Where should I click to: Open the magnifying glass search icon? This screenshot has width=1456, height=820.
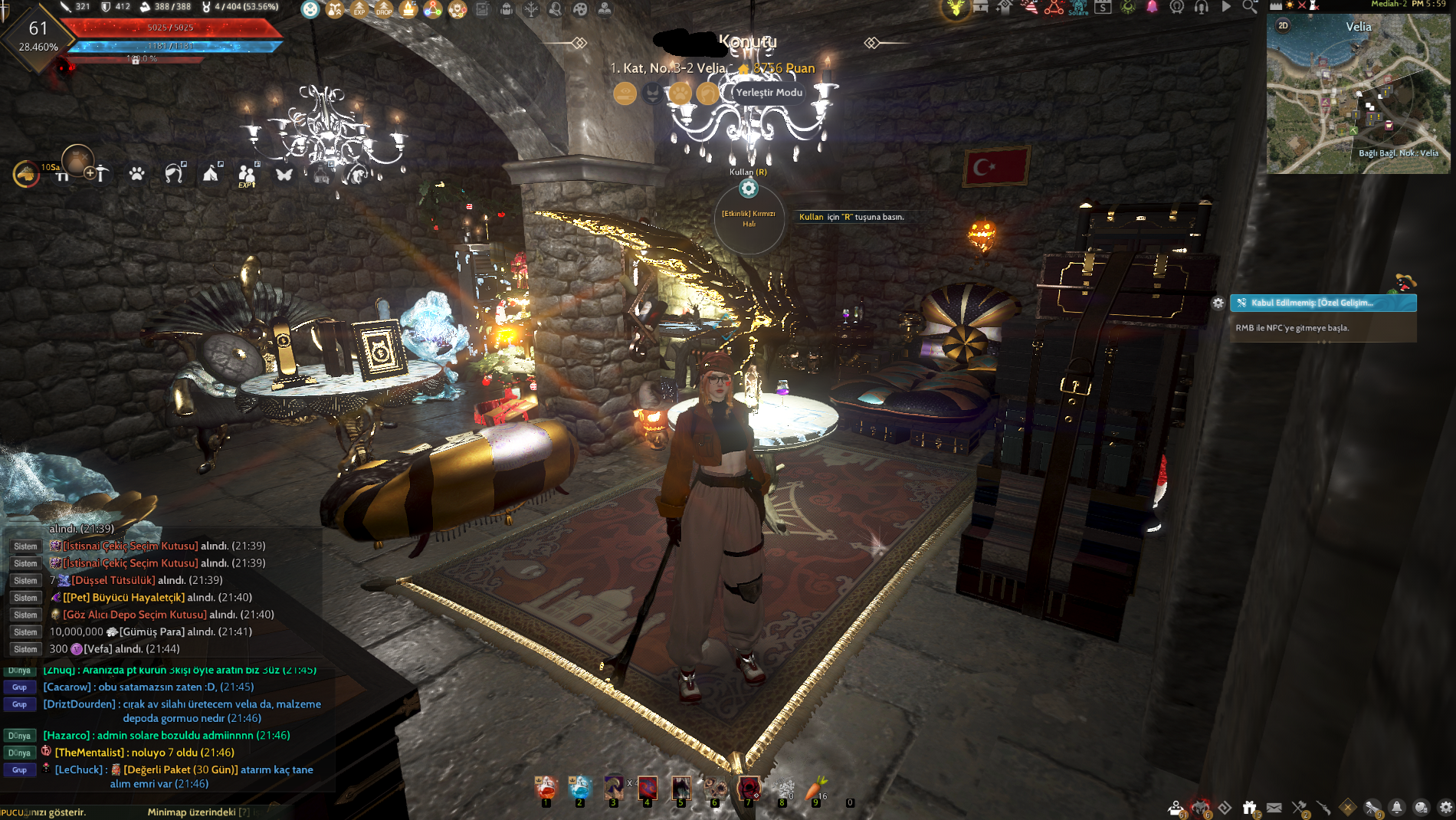pos(1249,8)
